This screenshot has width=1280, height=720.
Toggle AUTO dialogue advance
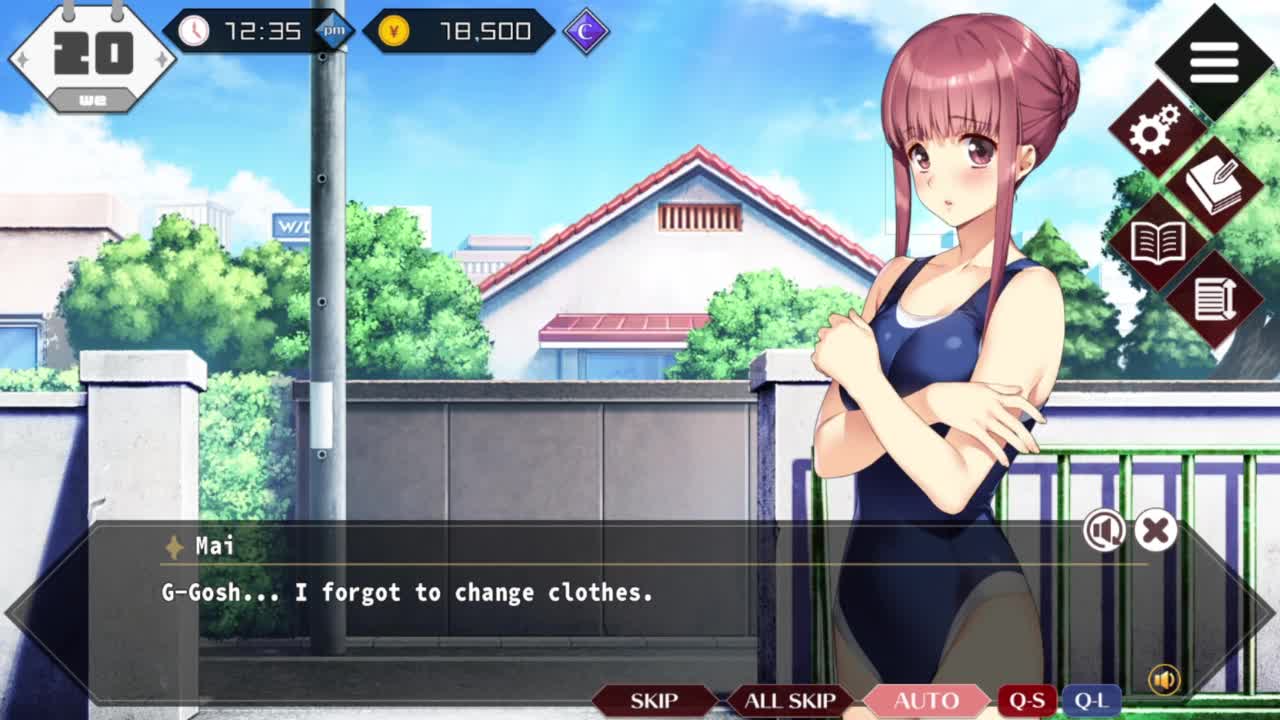926,700
